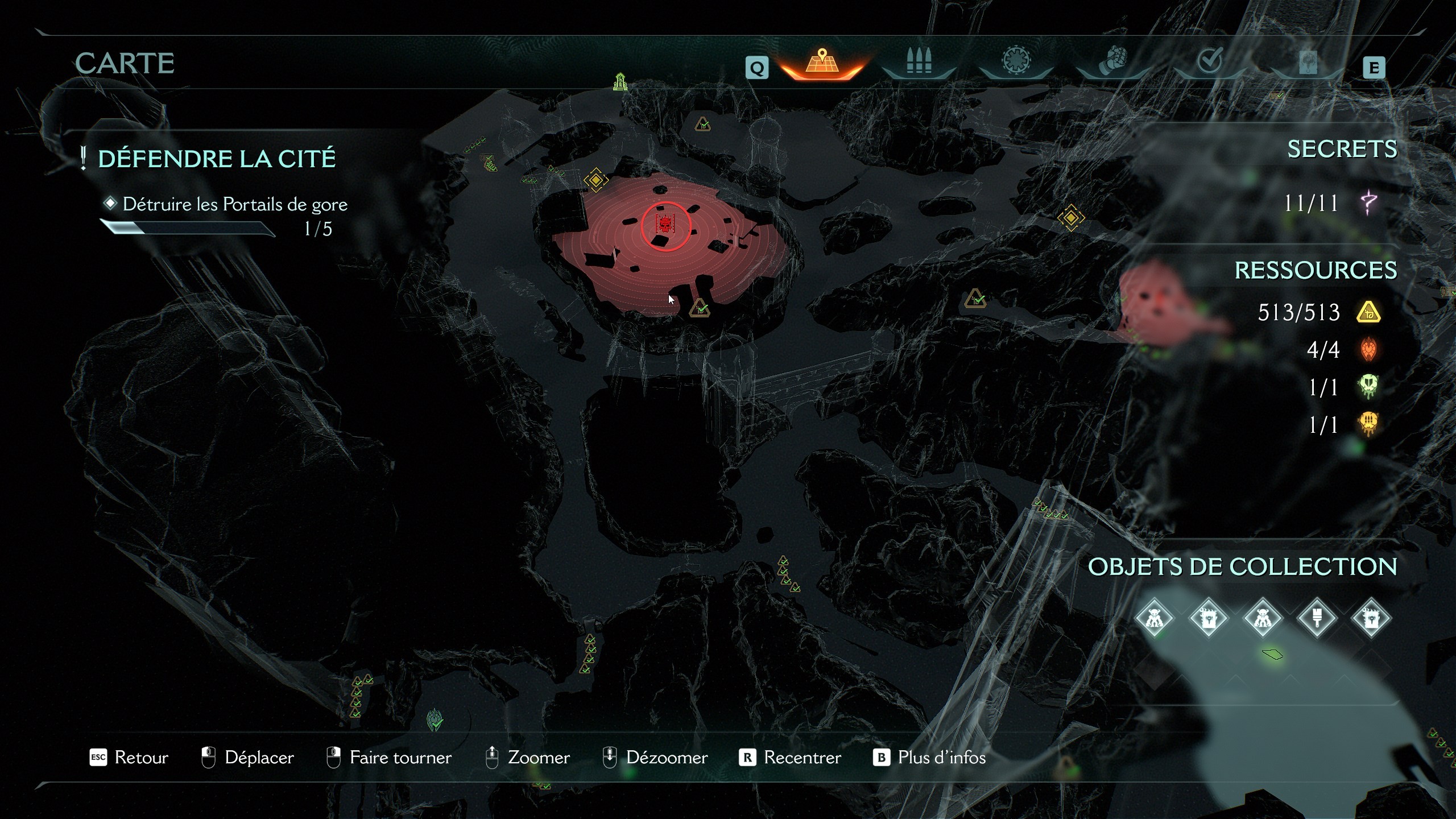Click Plus d'infos at the bottom bar

pos(941,758)
